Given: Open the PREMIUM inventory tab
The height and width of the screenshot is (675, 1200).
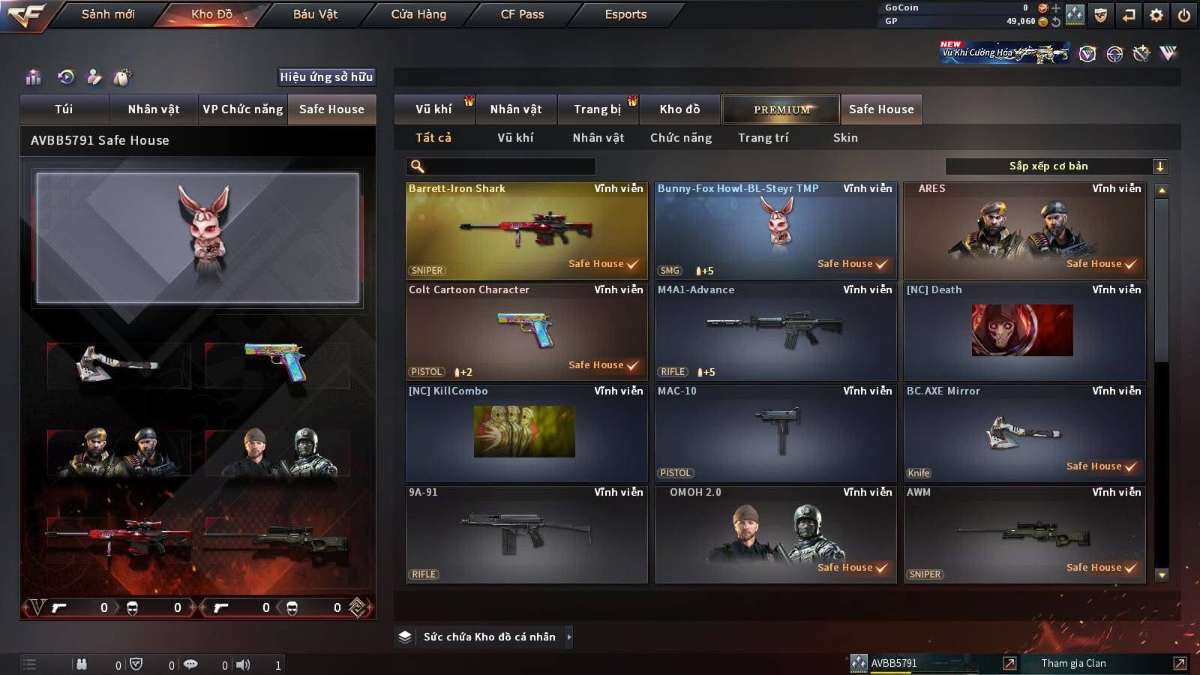Looking at the screenshot, I should 782,109.
